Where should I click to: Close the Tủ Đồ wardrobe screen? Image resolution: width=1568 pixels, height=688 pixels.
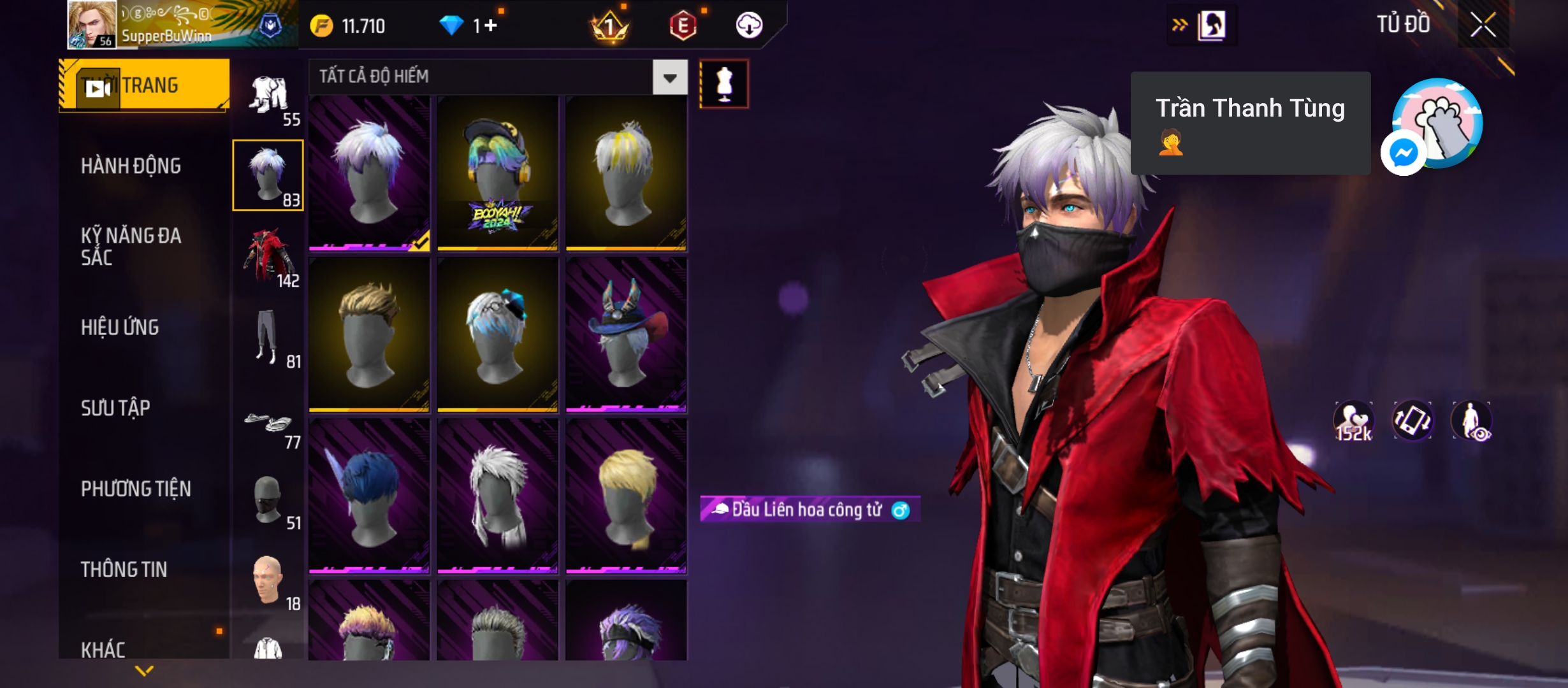pos(1483,26)
